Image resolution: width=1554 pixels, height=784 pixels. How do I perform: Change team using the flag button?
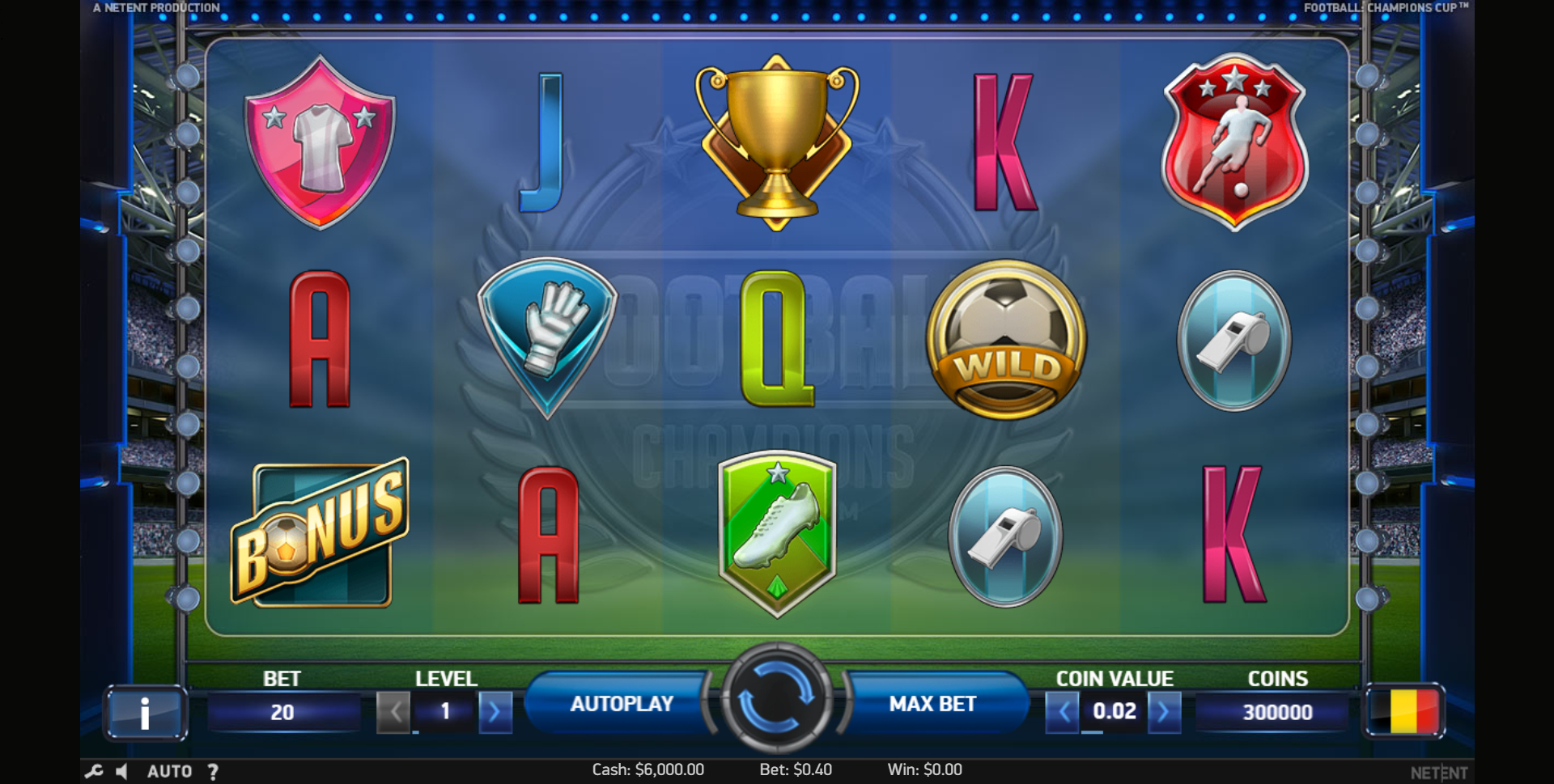[x=1405, y=711]
